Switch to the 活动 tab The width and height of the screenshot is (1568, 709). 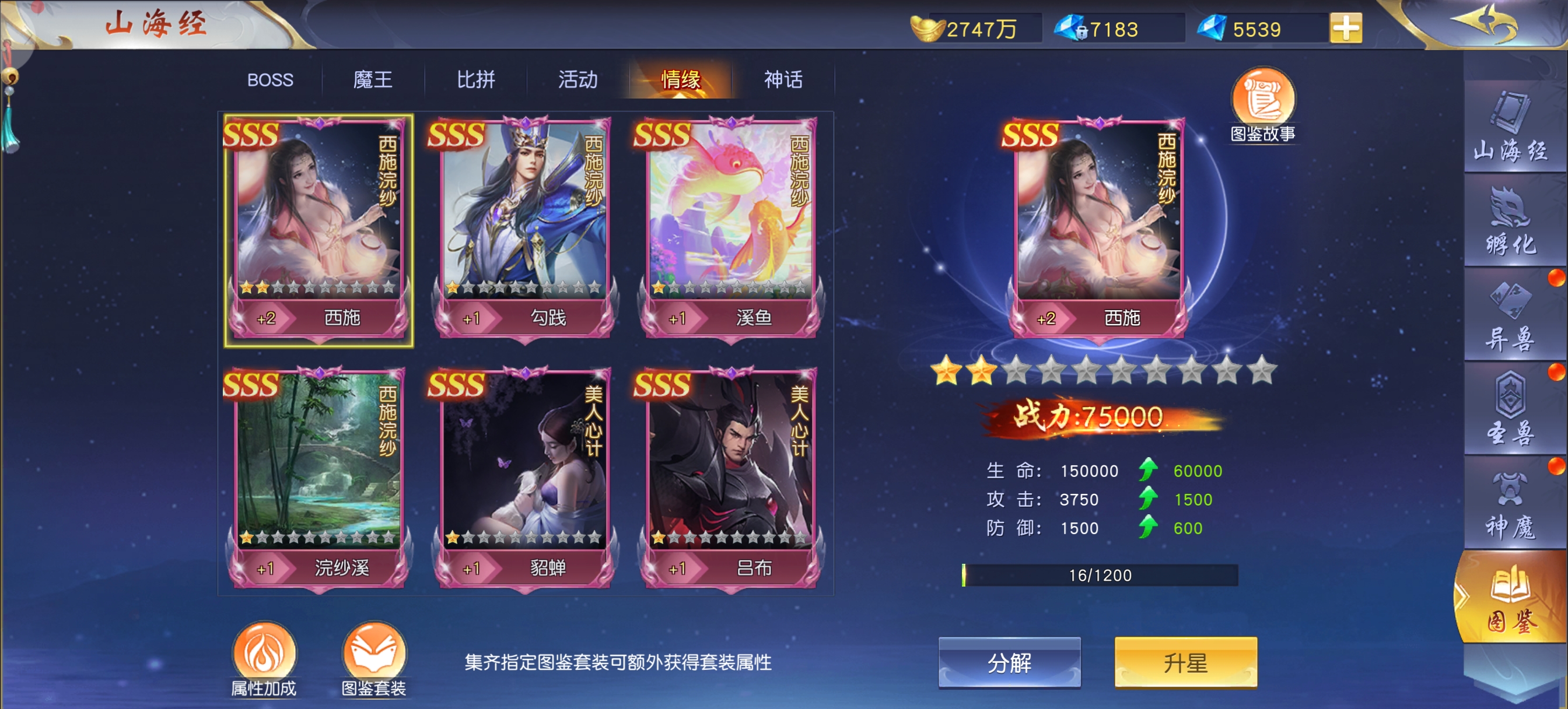577,80
